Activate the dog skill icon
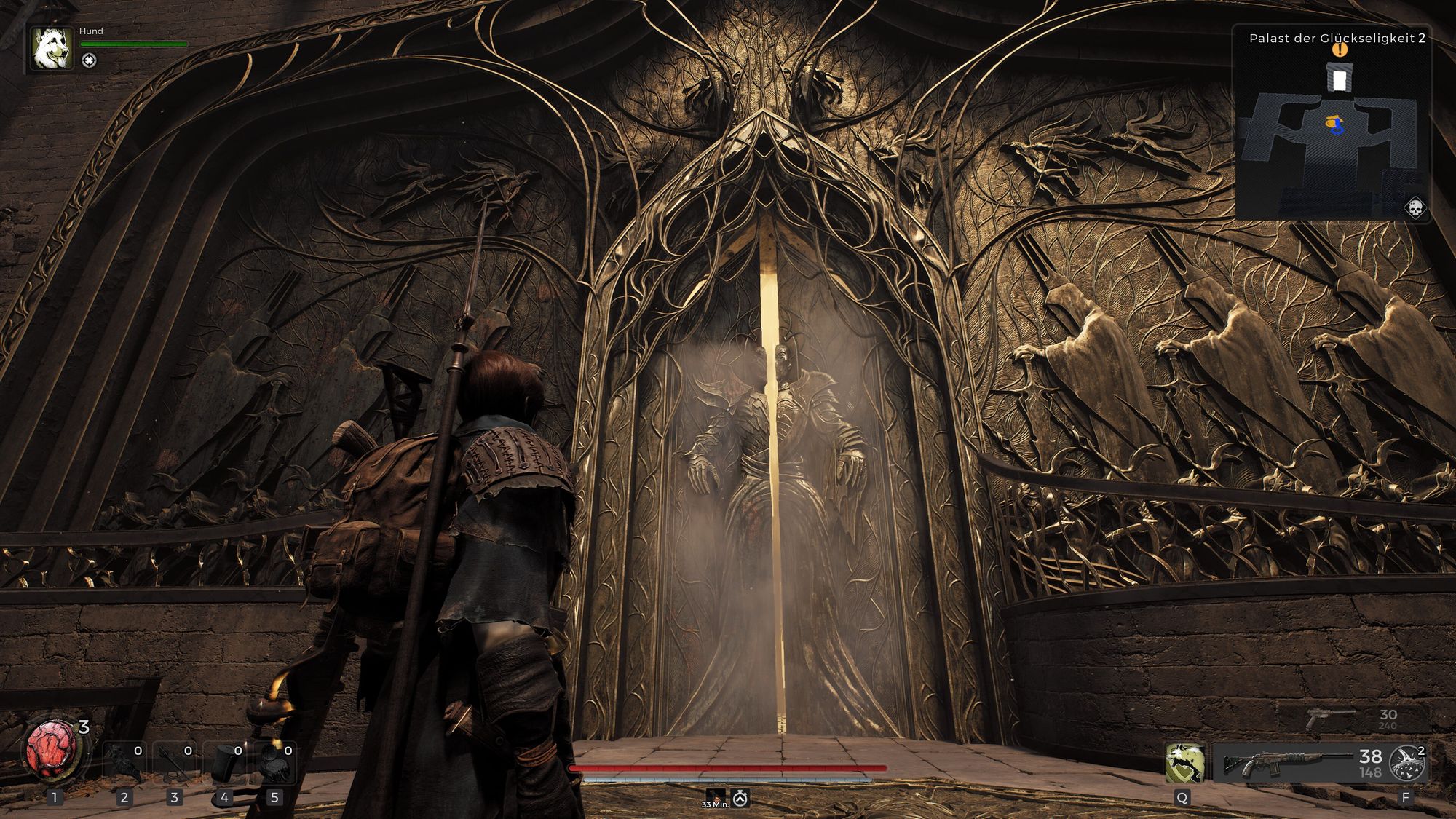Screen dimensions: 1456x819 click(1183, 764)
